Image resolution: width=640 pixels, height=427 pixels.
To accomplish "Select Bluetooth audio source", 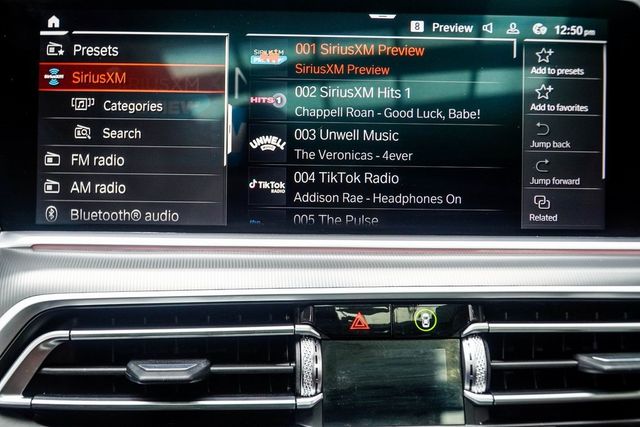I will (x=124, y=215).
